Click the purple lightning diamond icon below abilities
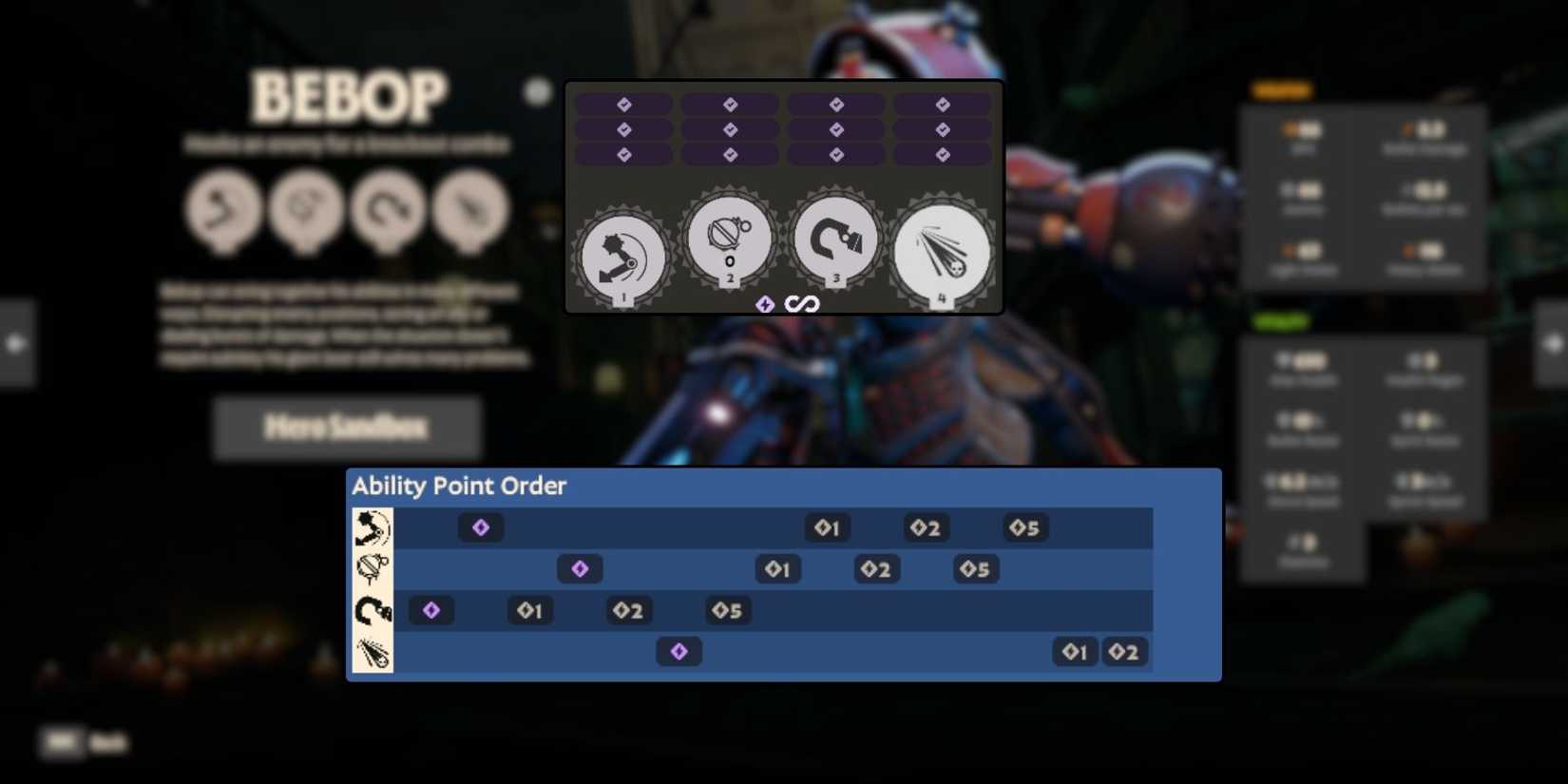The height and width of the screenshot is (784, 1568). click(x=765, y=304)
